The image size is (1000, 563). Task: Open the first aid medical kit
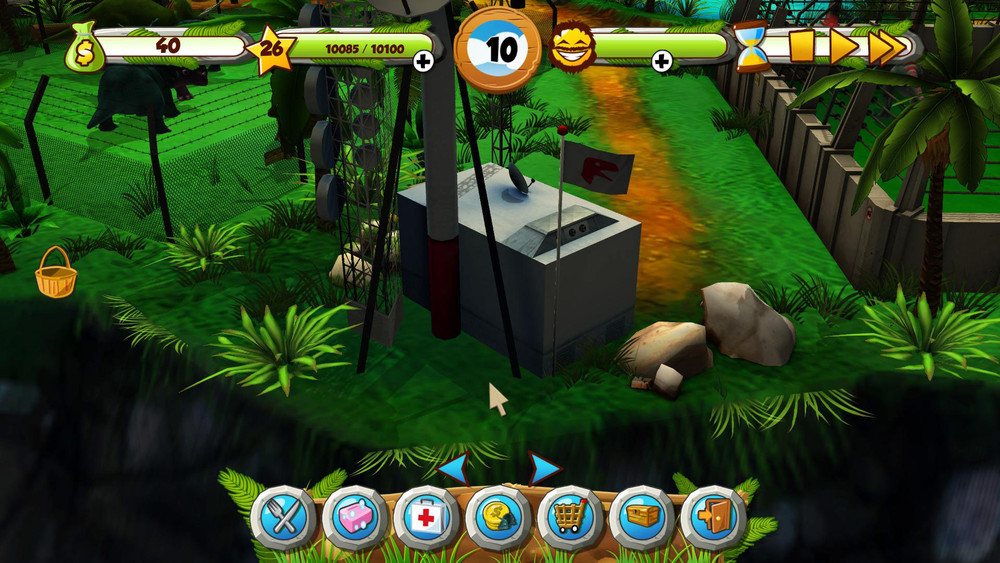point(426,518)
